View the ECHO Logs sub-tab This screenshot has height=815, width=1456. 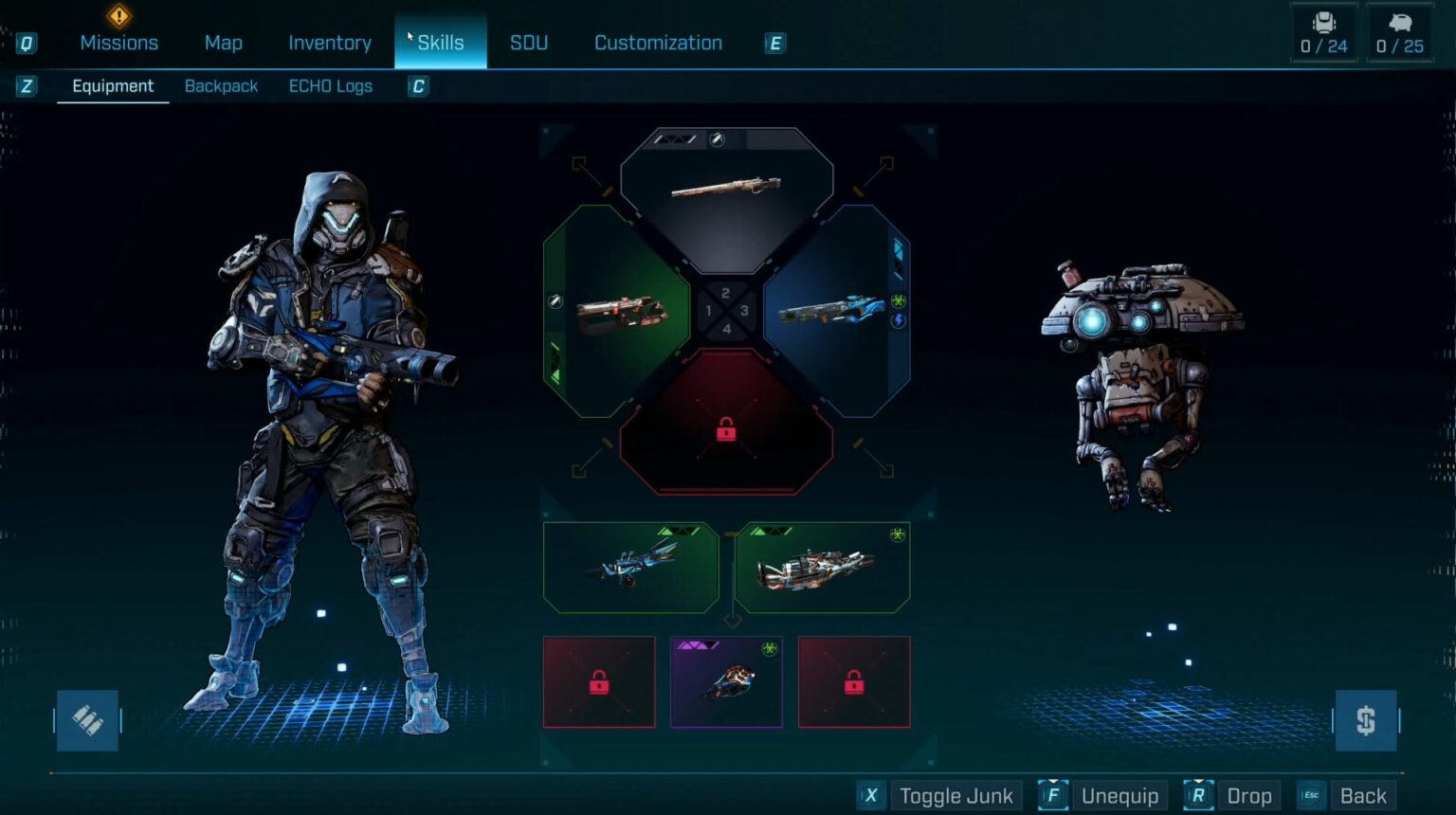click(330, 86)
